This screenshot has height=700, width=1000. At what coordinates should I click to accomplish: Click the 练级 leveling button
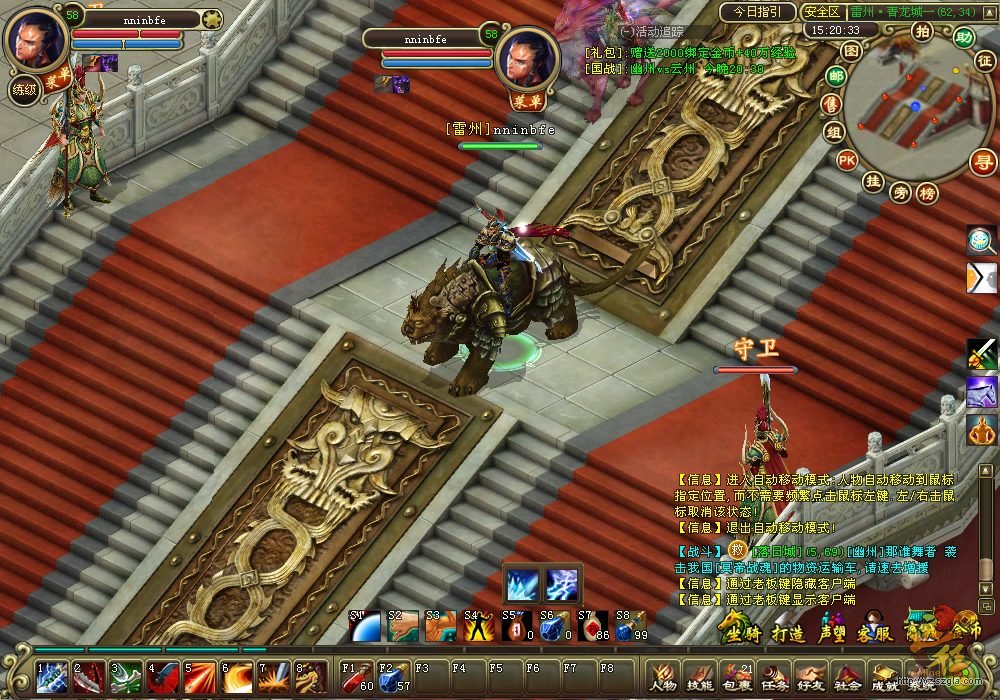click(24, 89)
